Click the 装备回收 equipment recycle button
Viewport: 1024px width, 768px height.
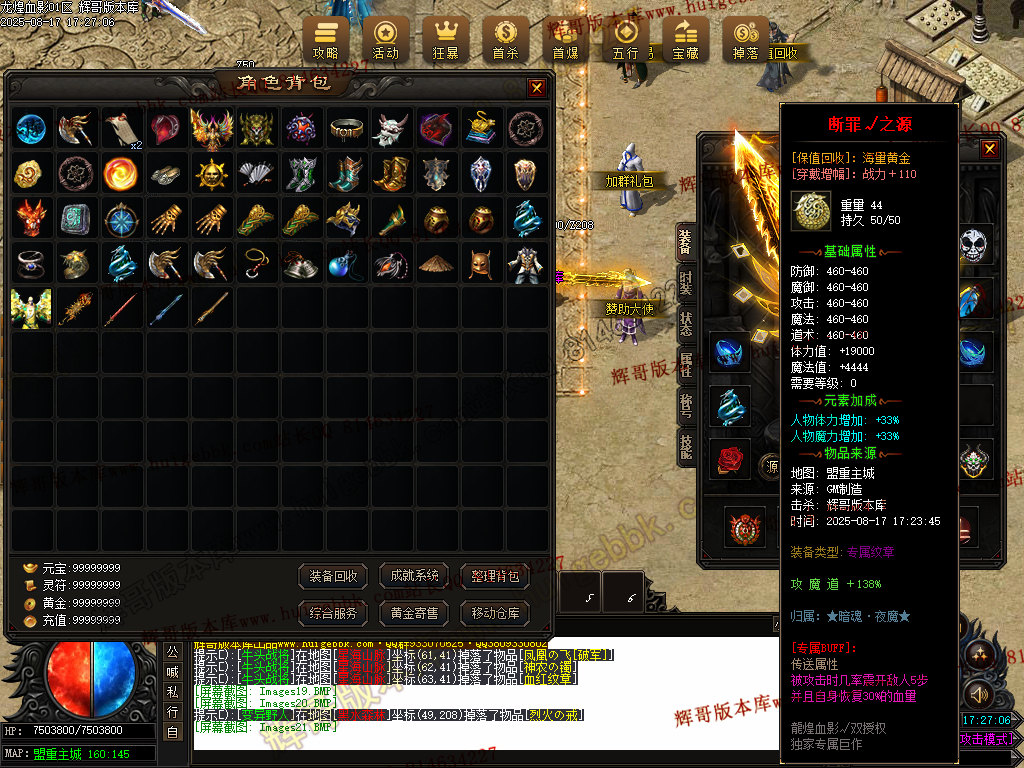(x=334, y=576)
